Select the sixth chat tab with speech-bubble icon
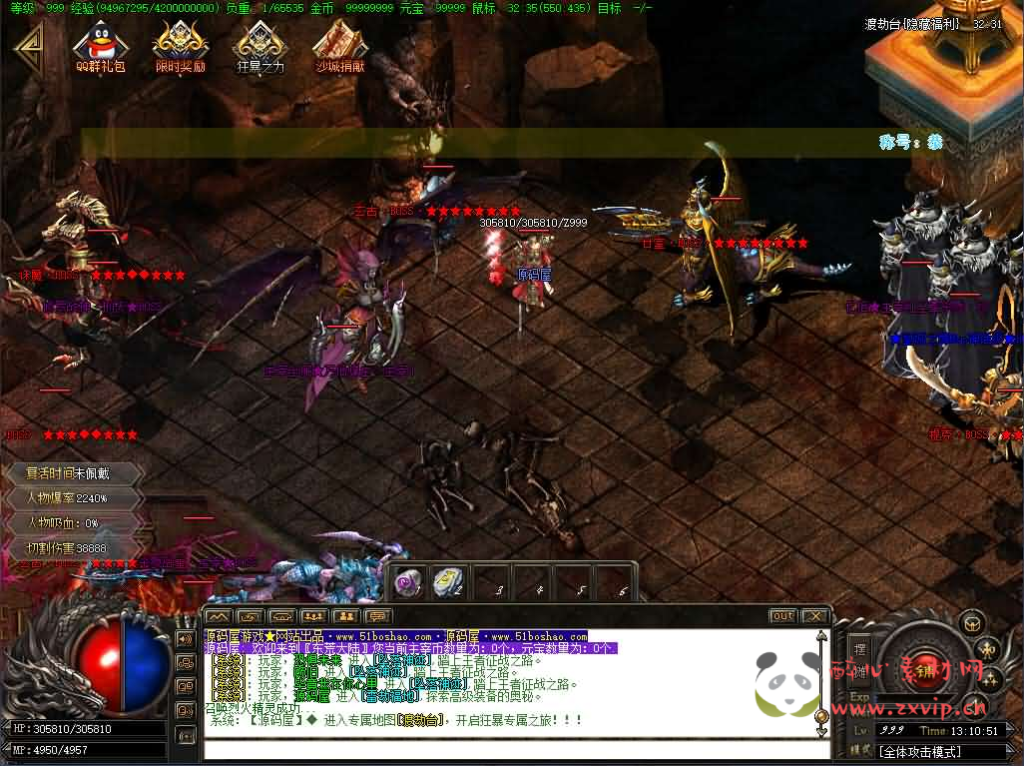1024x766 pixels. (377, 616)
